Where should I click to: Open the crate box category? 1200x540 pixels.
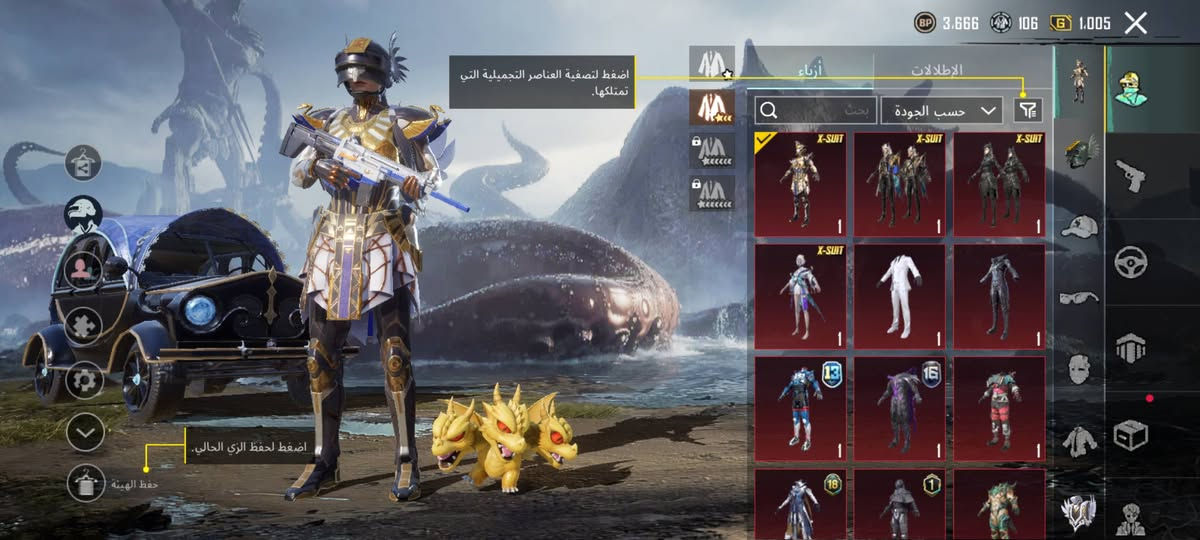pyautogui.click(x=1130, y=435)
